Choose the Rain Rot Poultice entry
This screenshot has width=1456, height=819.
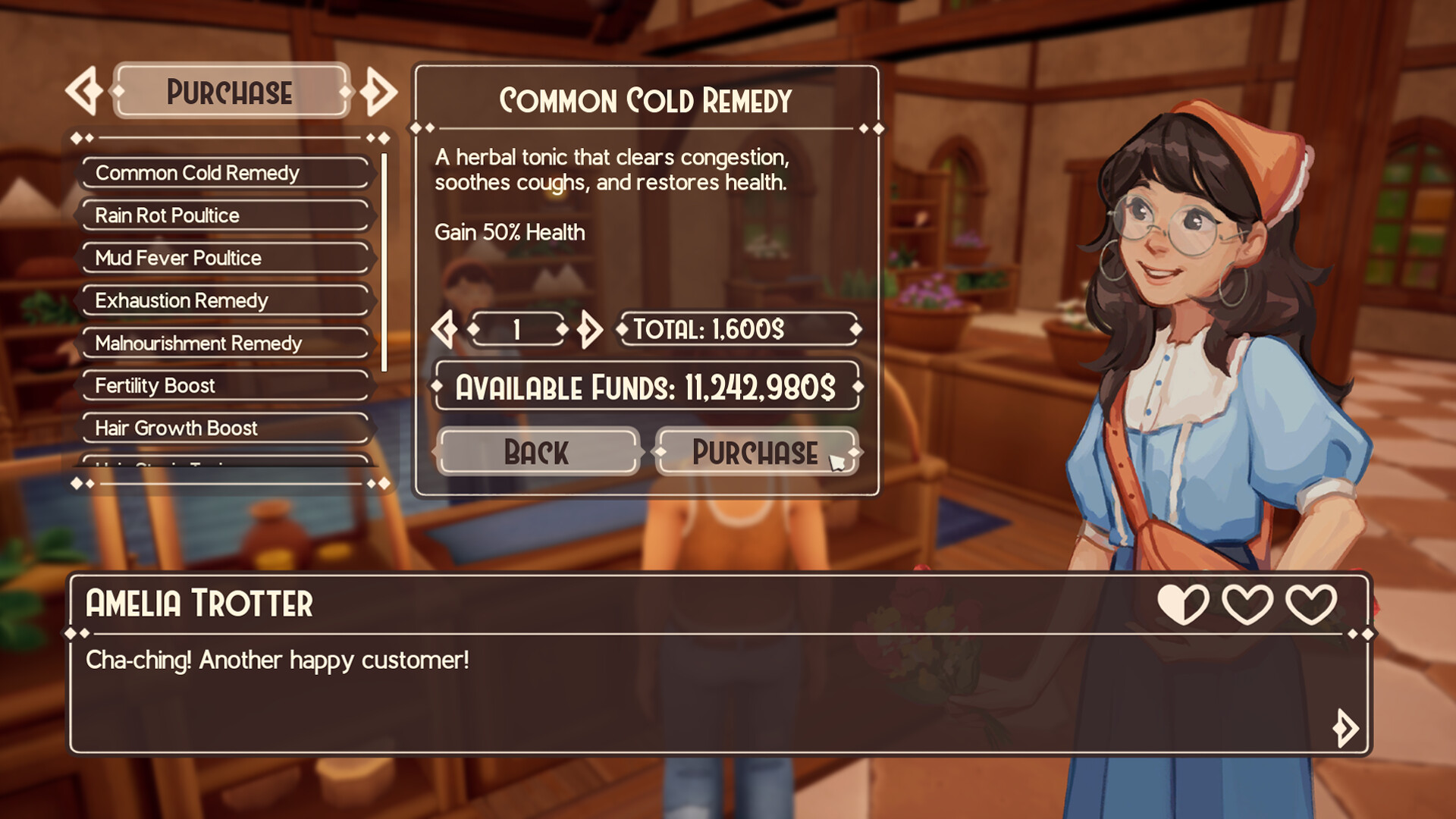pos(224,215)
